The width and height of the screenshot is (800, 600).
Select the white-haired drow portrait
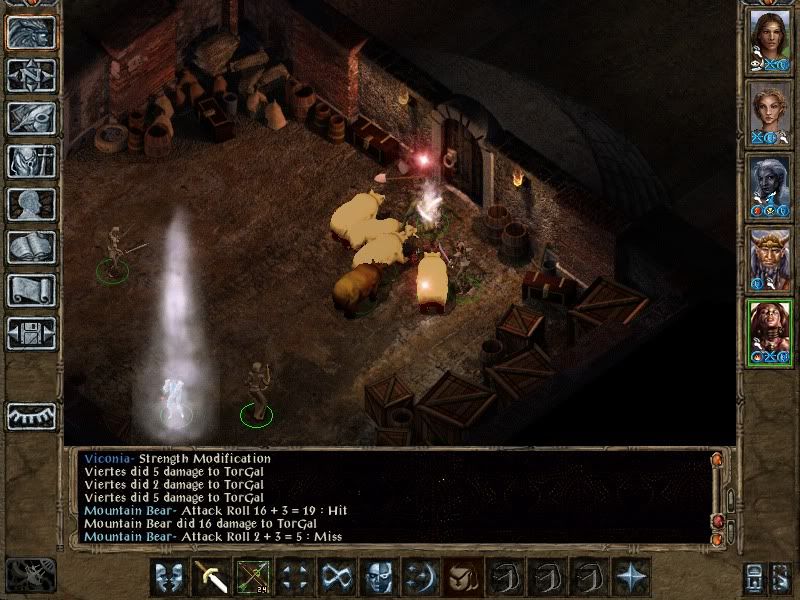(x=769, y=186)
